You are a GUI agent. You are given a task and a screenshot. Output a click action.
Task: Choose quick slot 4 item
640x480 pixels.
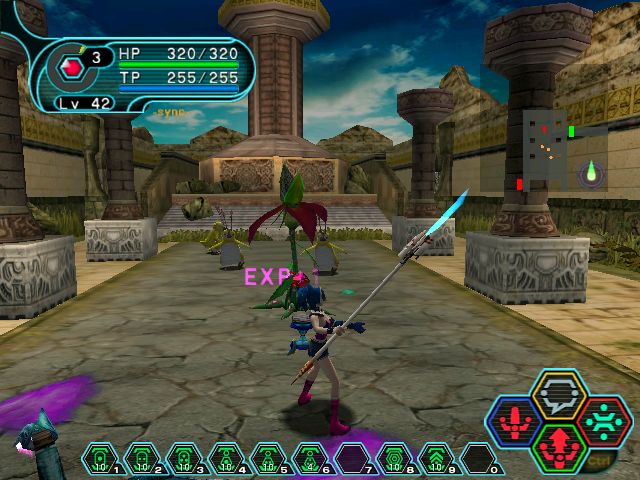tap(226, 459)
